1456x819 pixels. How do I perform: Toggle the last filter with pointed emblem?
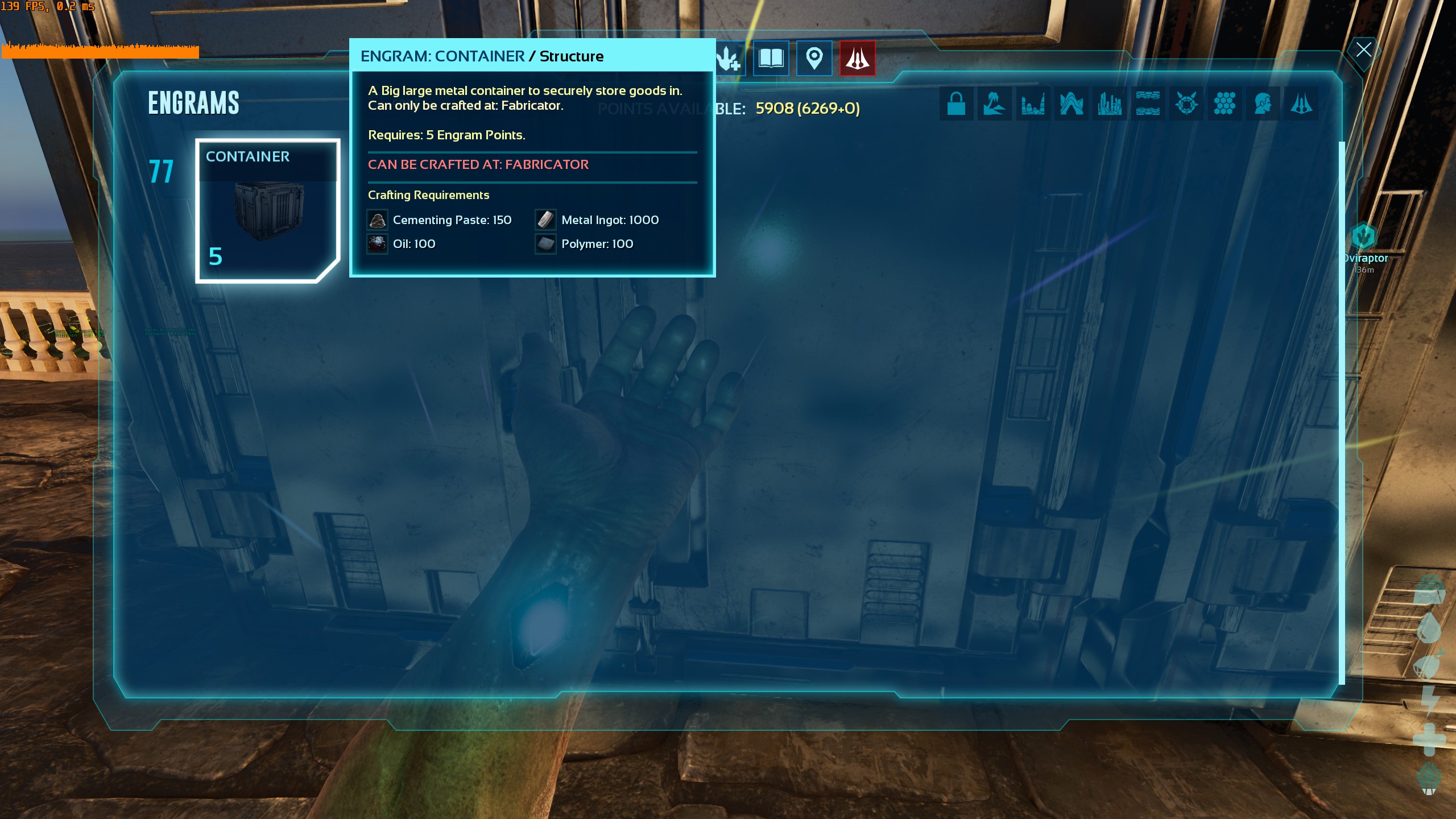tap(1301, 104)
